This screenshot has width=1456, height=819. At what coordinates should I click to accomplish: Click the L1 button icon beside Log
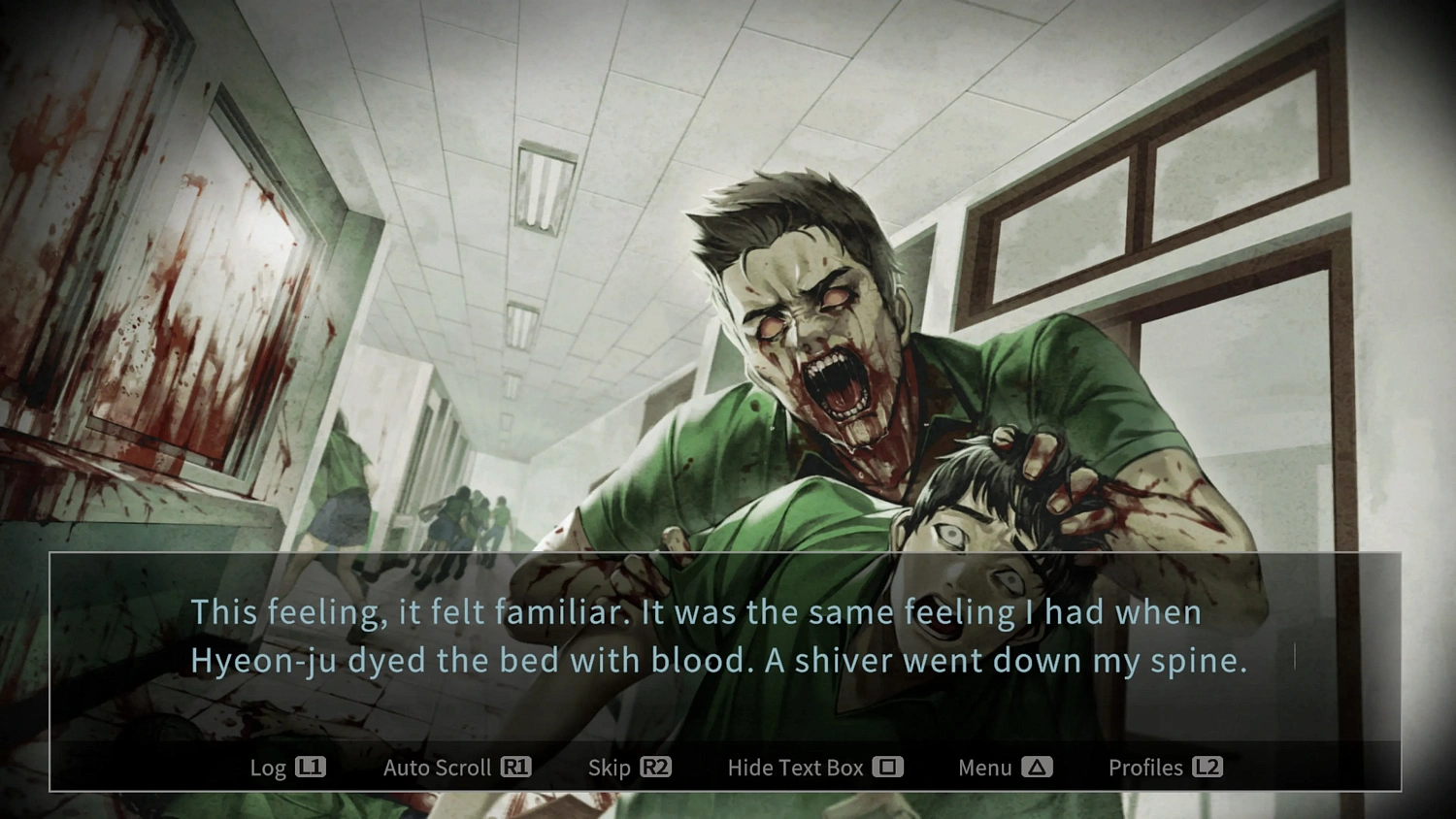click(x=313, y=768)
